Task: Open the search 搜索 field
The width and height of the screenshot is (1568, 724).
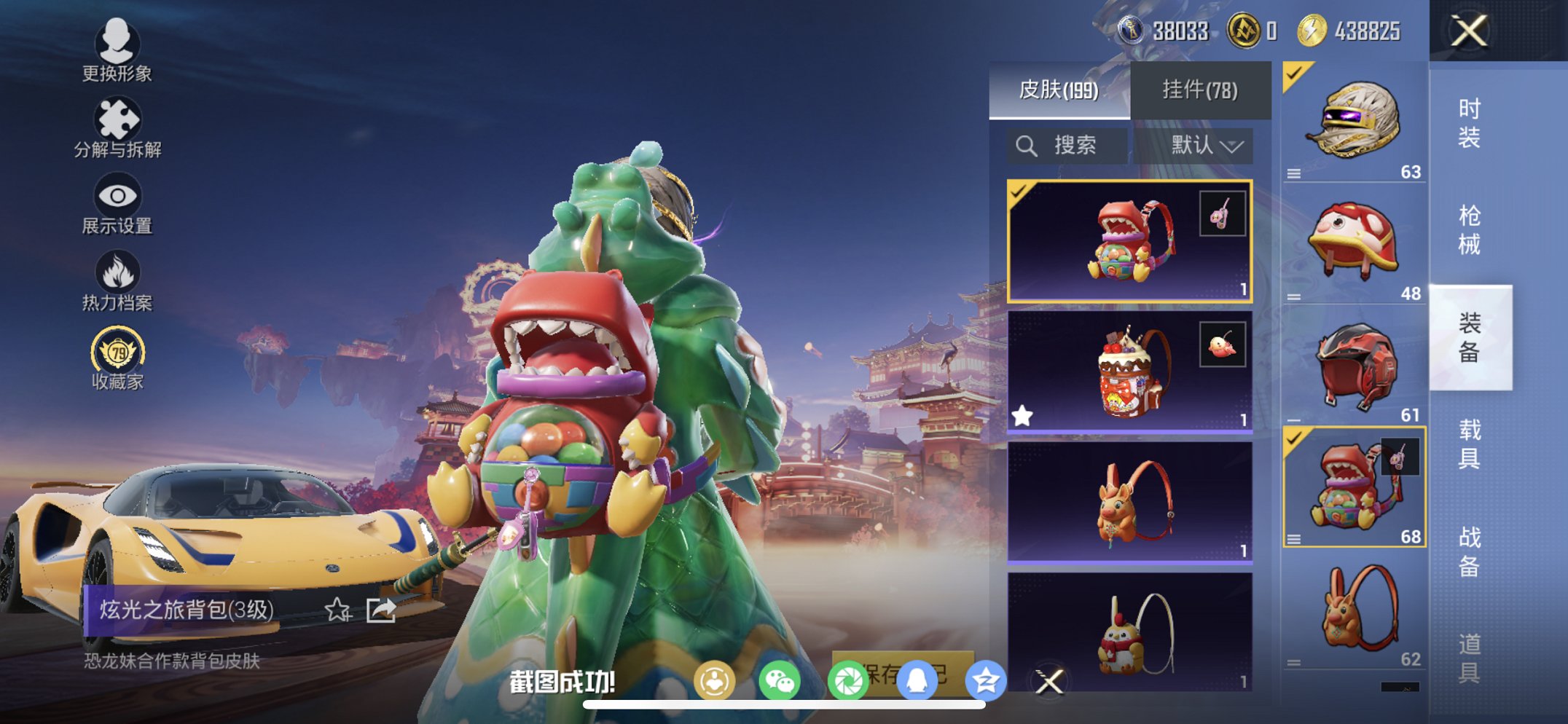Action: click(x=1066, y=144)
